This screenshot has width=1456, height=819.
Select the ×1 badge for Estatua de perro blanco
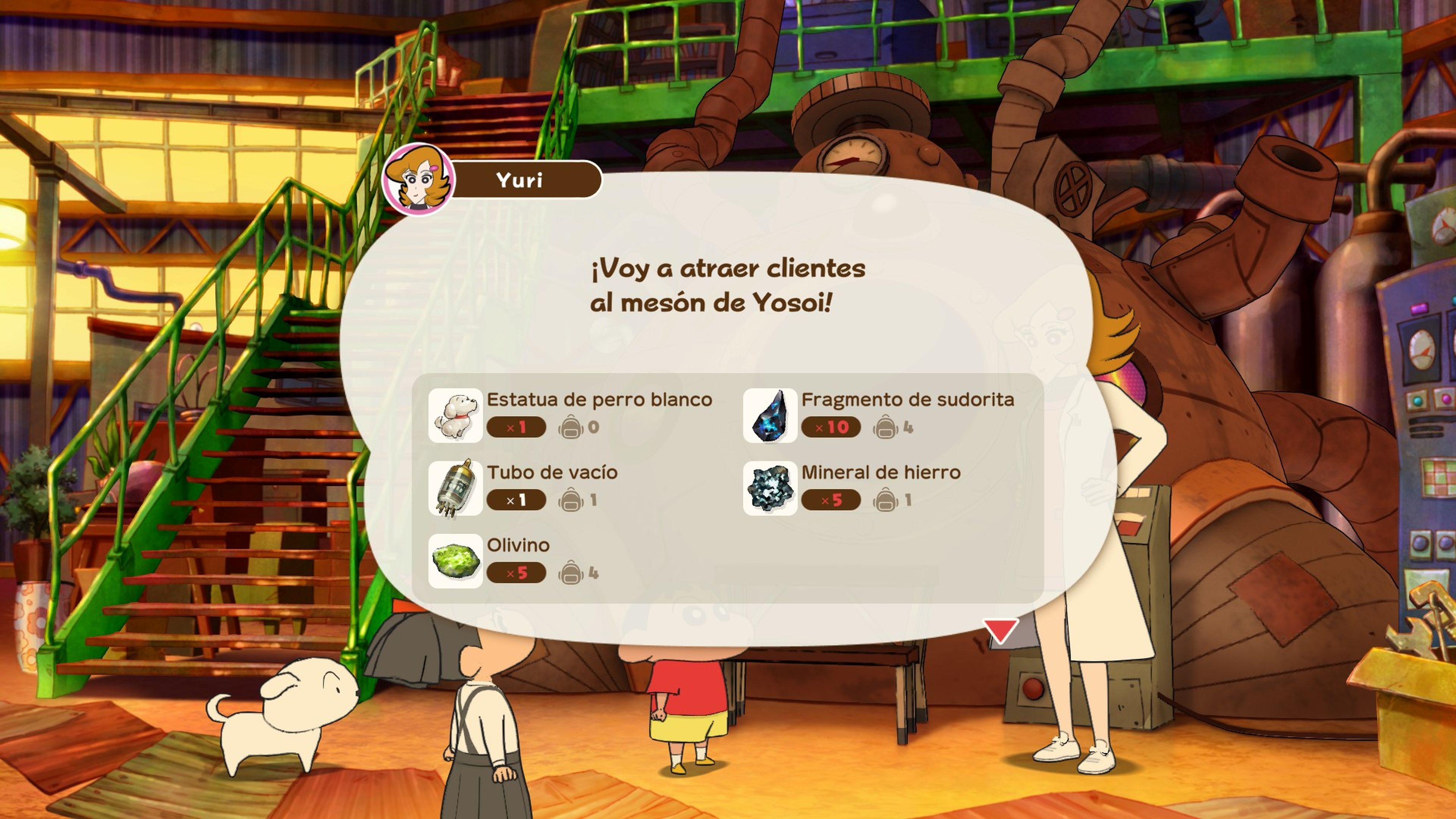517,427
